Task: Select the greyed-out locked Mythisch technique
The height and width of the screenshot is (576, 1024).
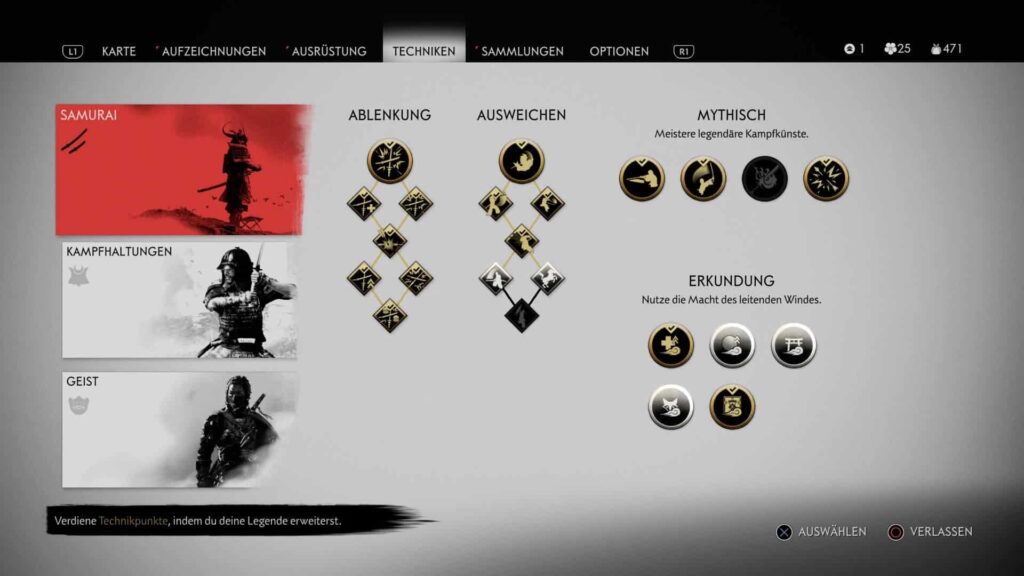Action: 765,179
